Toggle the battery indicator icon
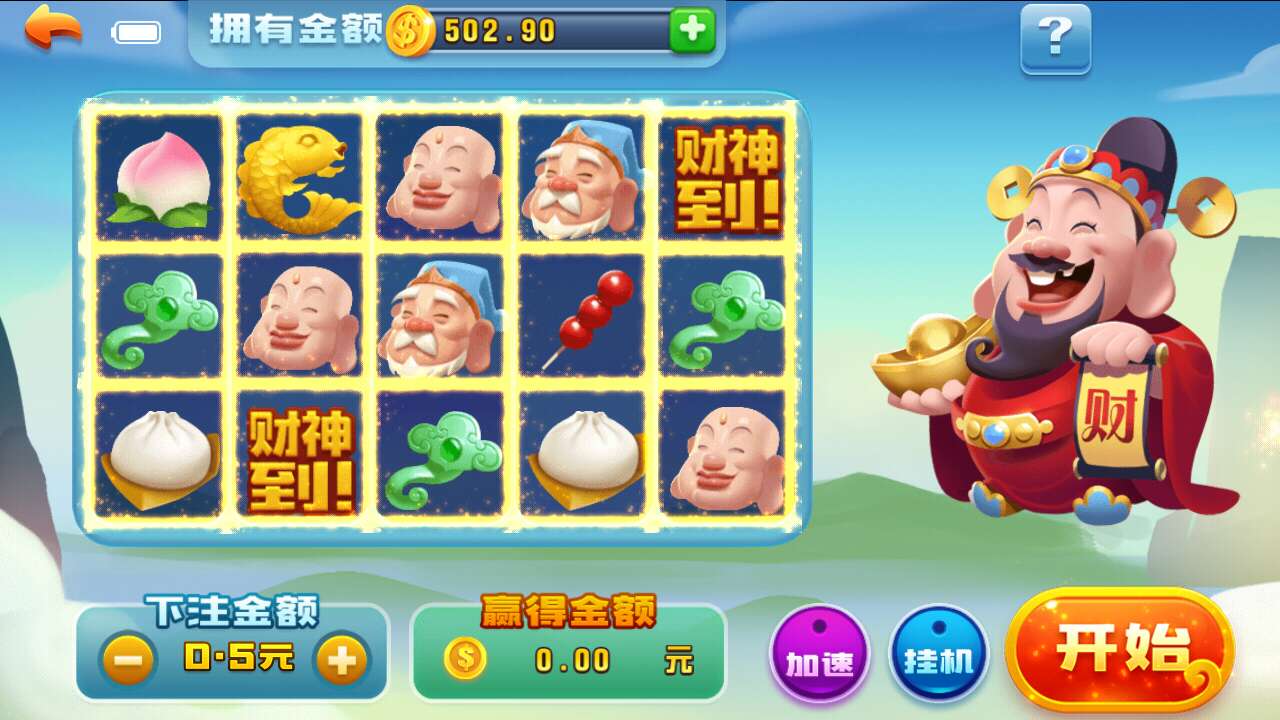 tap(136, 31)
